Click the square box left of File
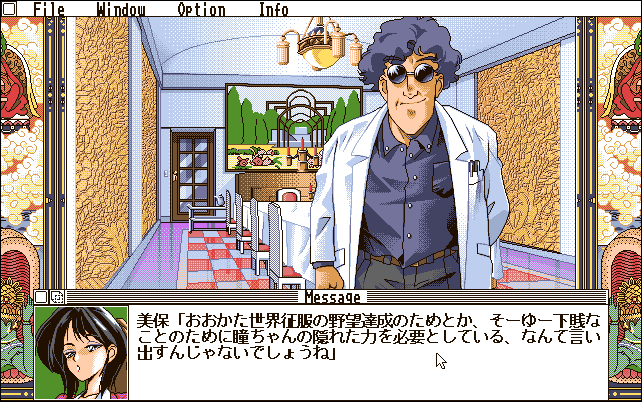642x402 pixels. coord(11,10)
